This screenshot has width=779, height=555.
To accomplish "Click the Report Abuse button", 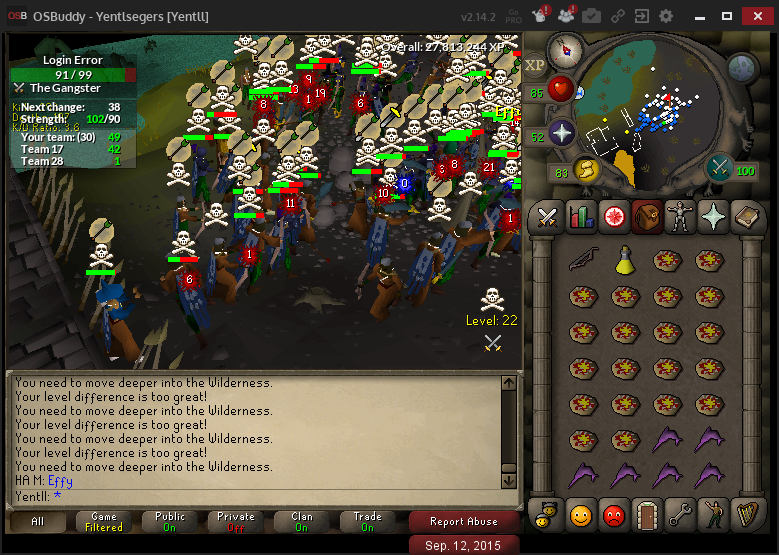I will (463, 522).
